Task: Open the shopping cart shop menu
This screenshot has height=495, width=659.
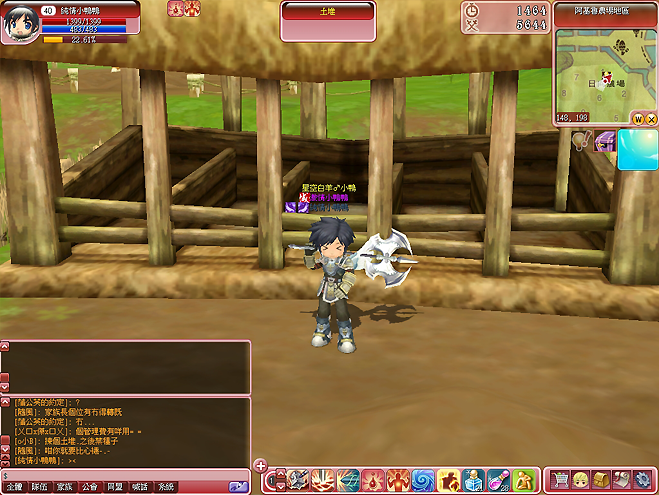Action: (x=559, y=480)
